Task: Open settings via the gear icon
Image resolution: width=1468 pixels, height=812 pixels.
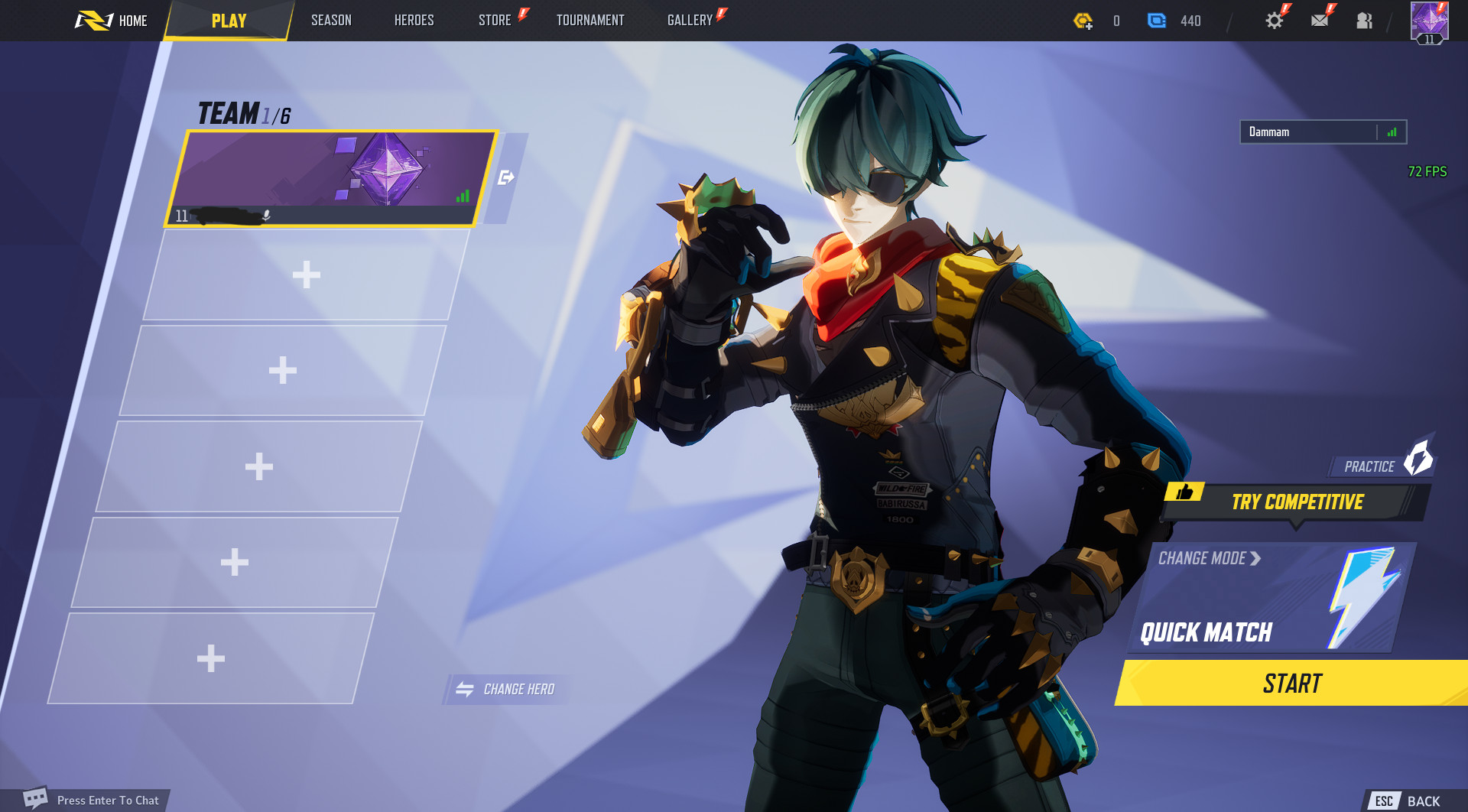Action: 1274,21
